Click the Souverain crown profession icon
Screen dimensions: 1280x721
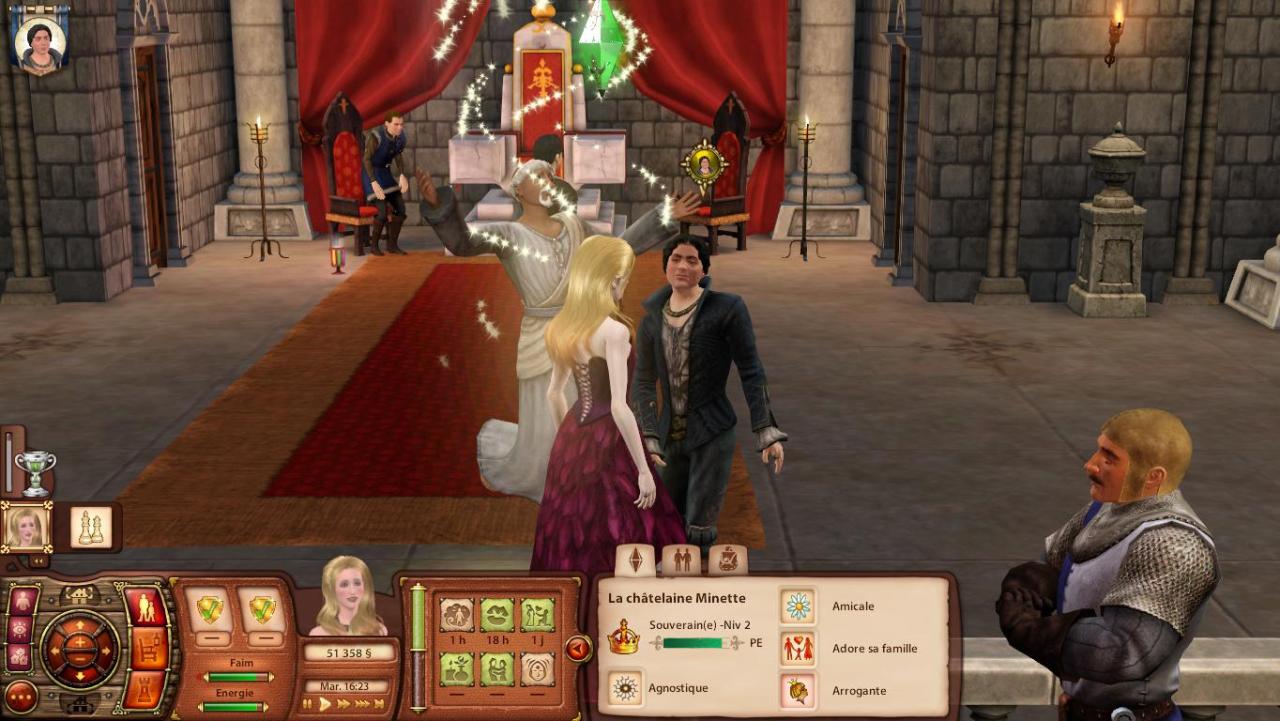623,637
